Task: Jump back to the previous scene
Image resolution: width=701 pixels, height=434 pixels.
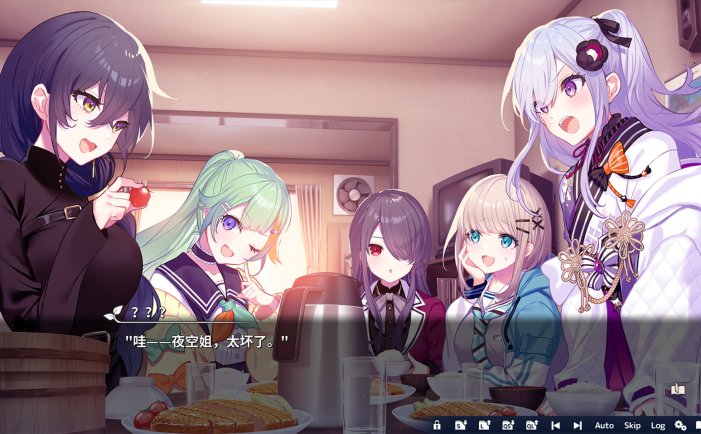Action: tap(555, 426)
